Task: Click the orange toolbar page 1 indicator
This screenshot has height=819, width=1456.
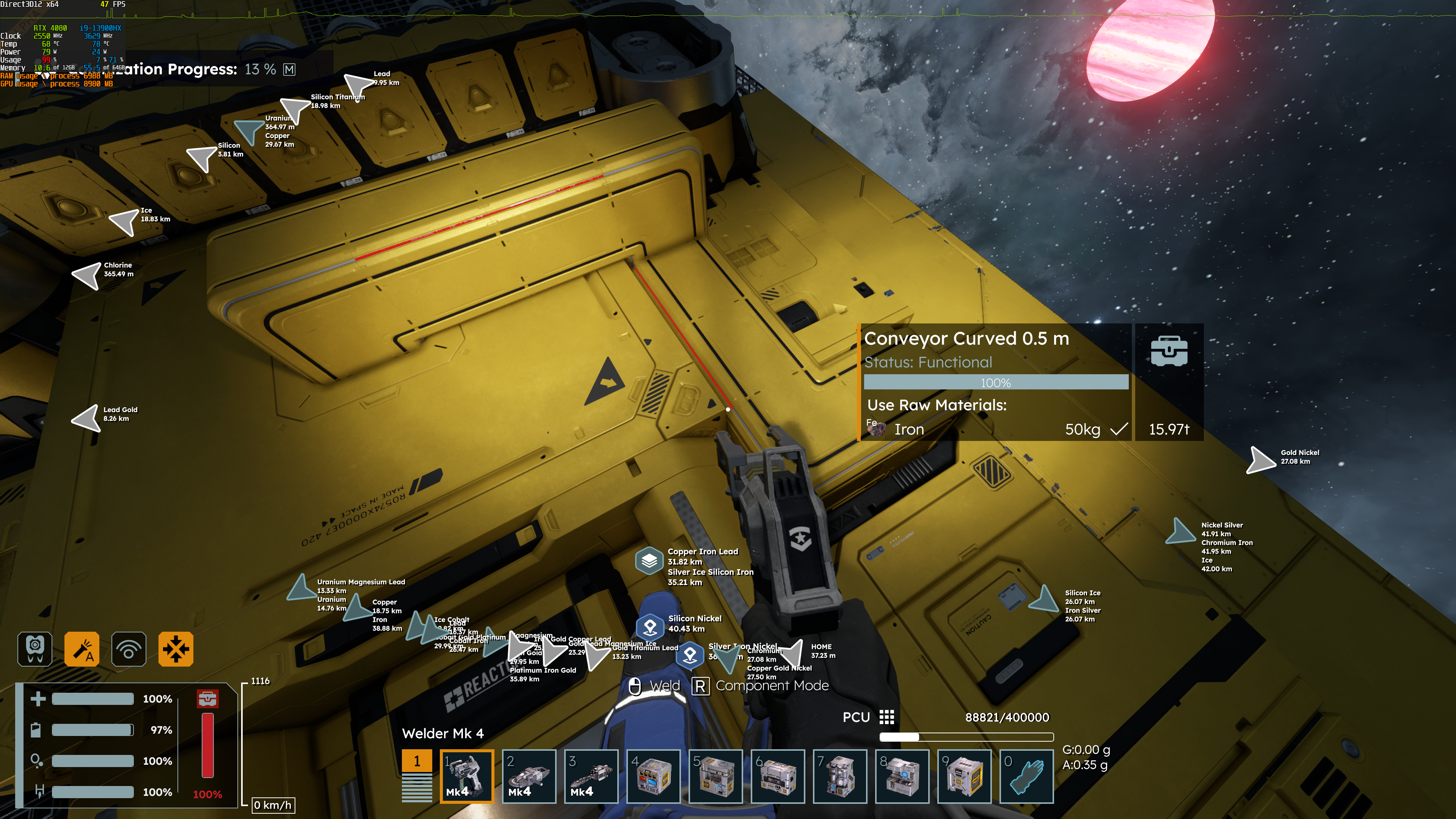Action: click(417, 761)
